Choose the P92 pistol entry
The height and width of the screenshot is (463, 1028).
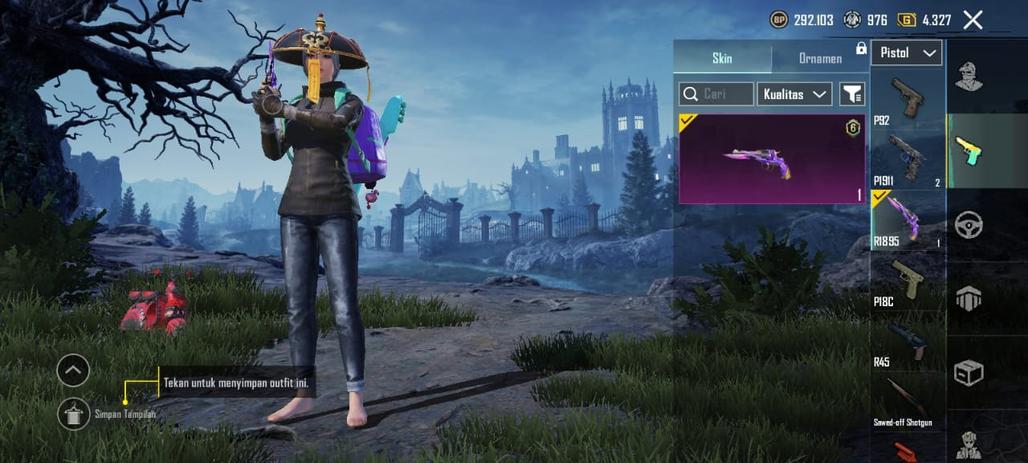point(907,99)
